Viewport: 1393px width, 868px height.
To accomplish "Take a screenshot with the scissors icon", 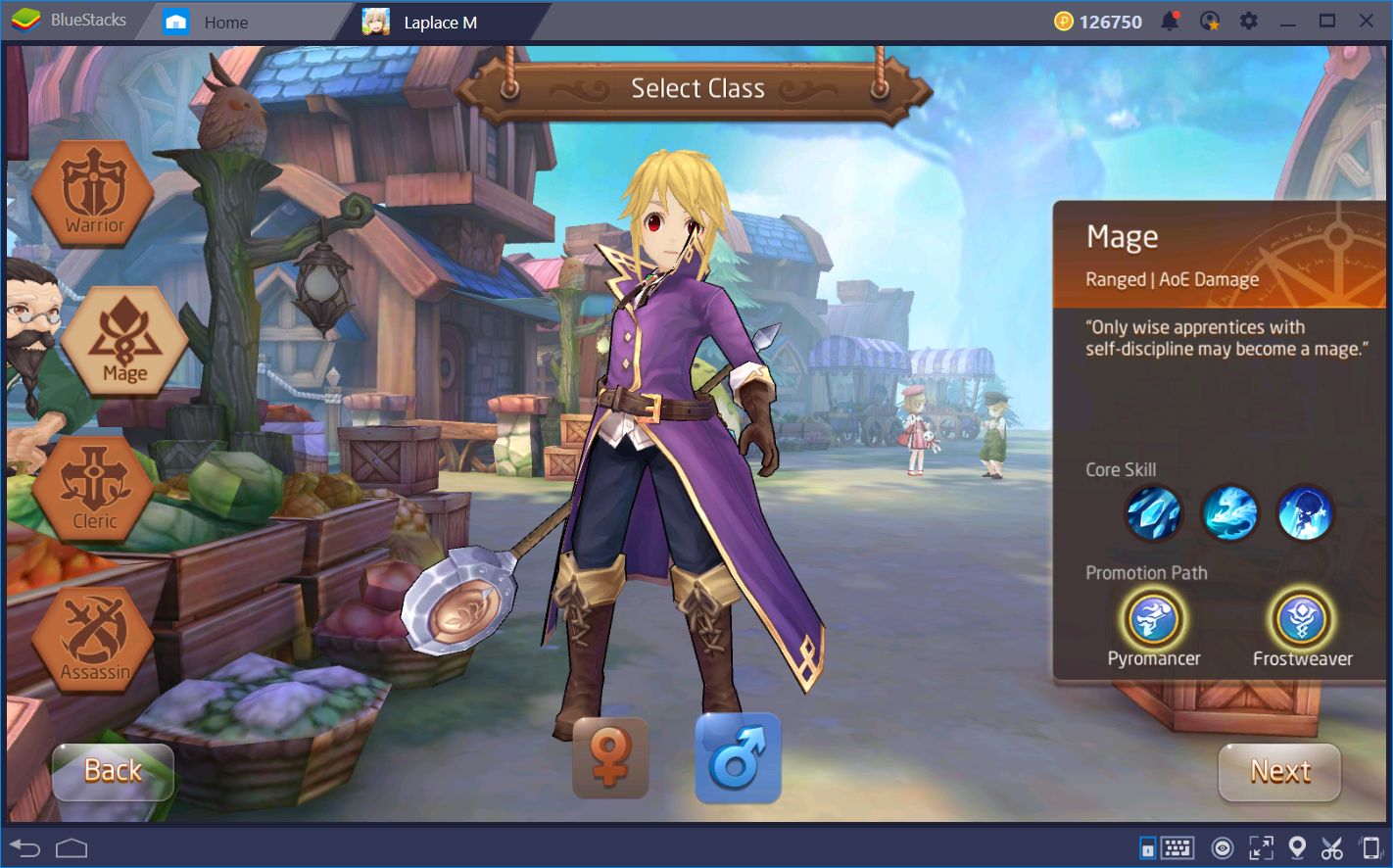I will click(x=1332, y=847).
